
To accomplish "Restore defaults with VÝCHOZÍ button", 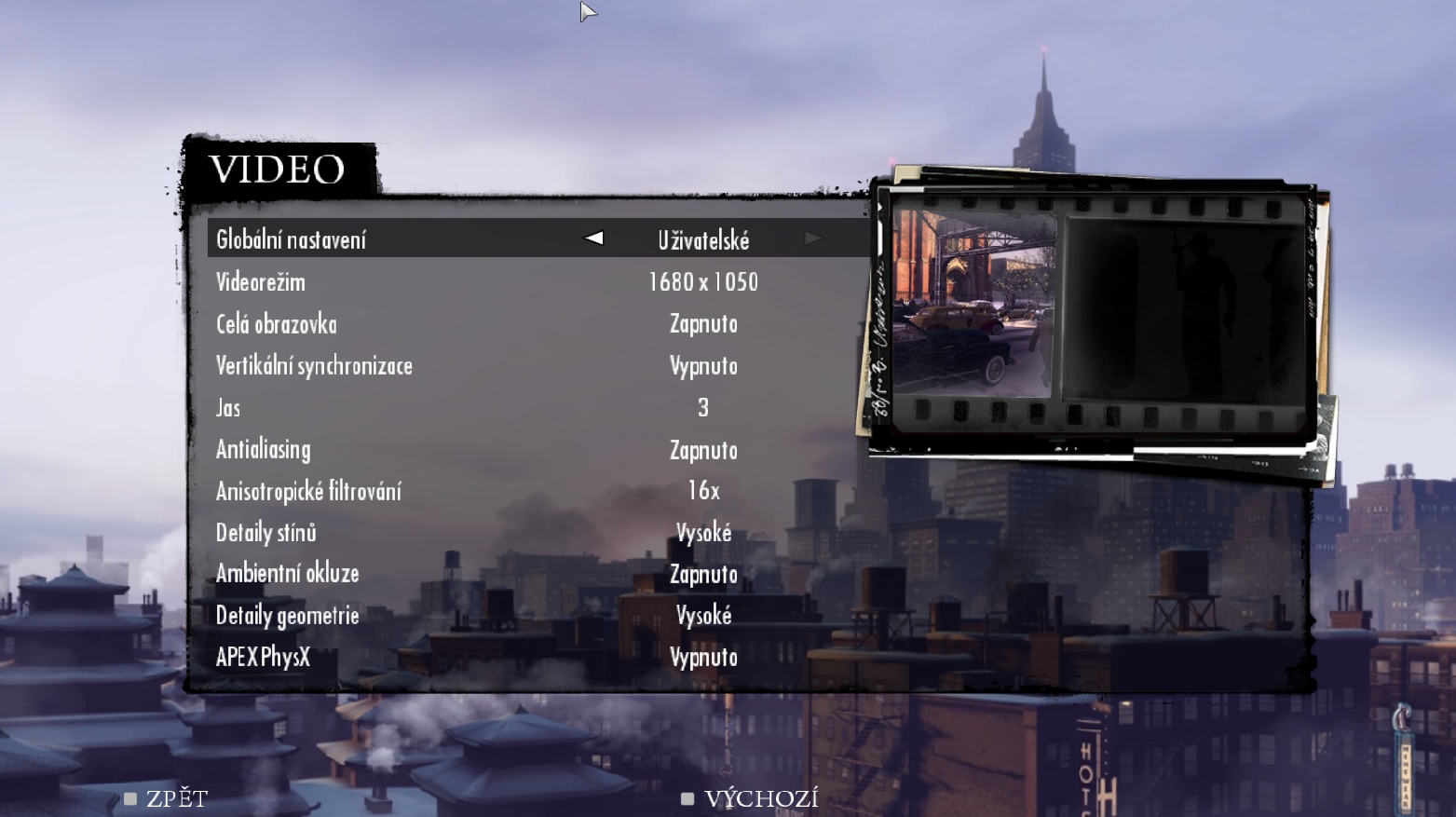I will tap(751, 798).
